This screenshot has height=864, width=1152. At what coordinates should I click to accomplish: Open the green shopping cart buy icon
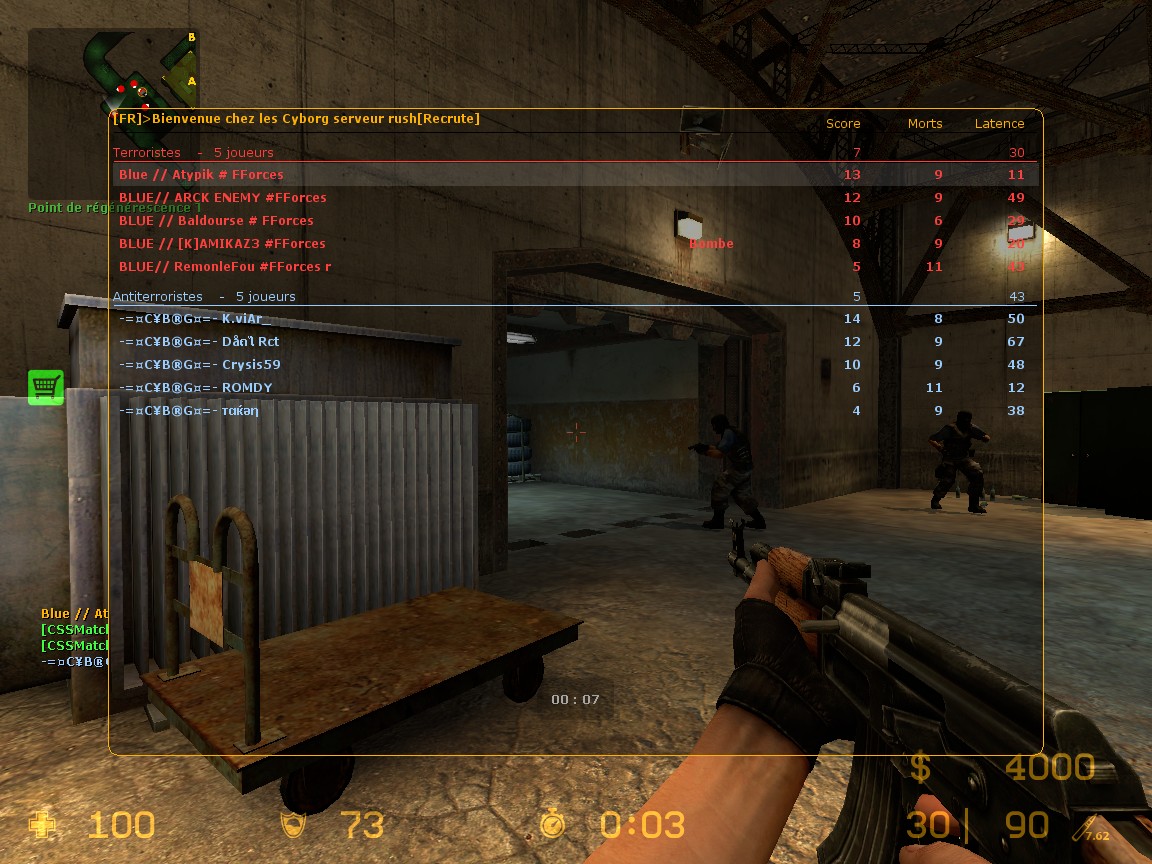tap(46, 387)
